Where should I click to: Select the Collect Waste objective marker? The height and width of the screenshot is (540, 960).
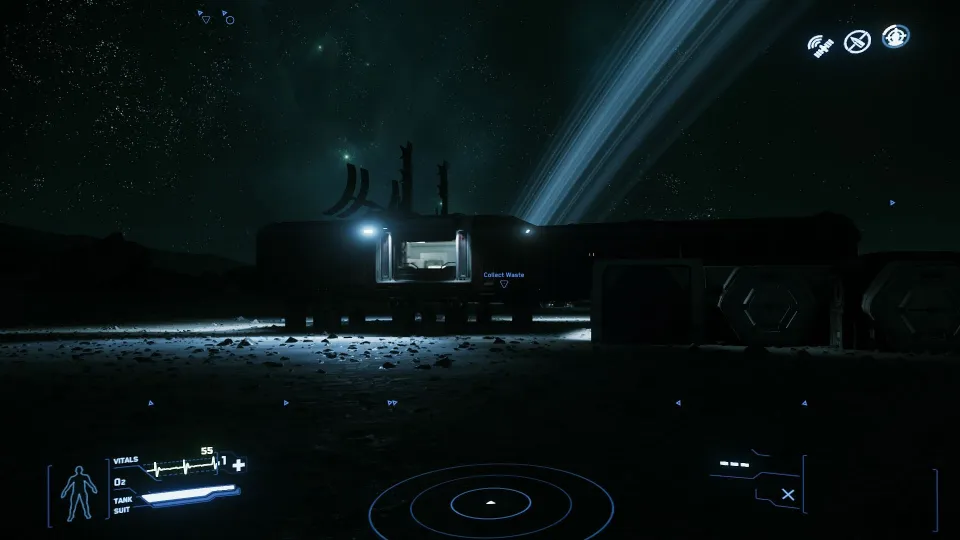click(x=504, y=283)
